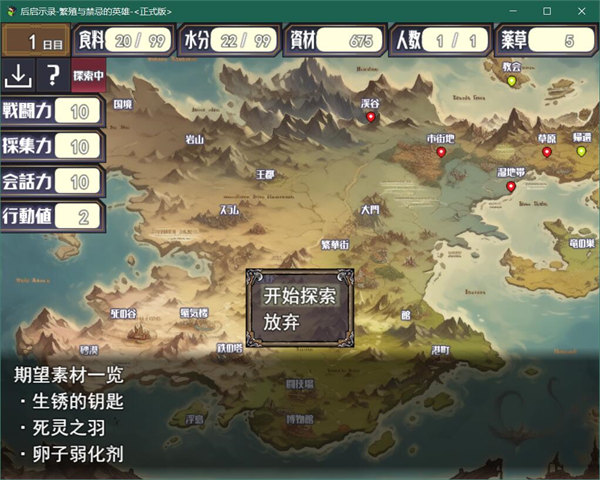Close the game window
The width and height of the screenshot is (600, 480).
click(576, 11)
